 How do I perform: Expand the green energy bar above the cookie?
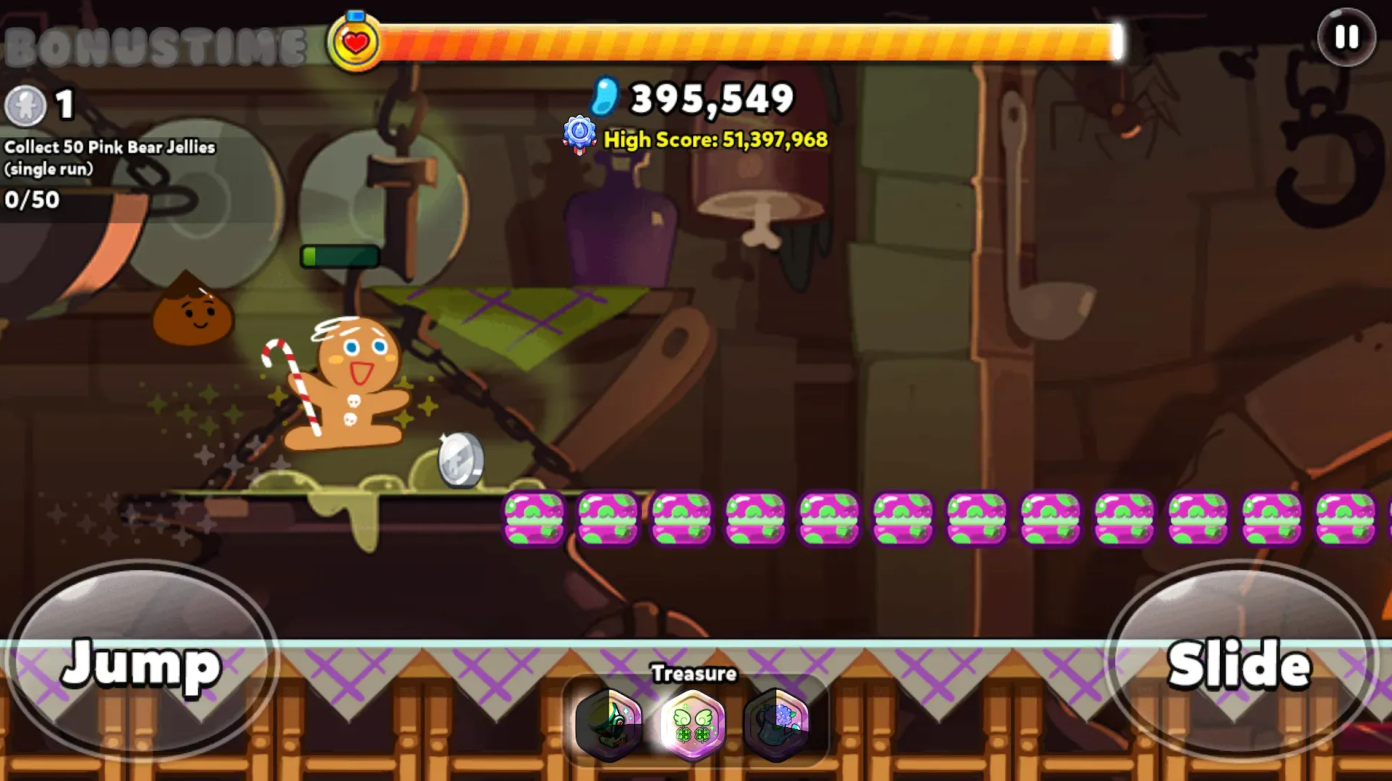341,256
